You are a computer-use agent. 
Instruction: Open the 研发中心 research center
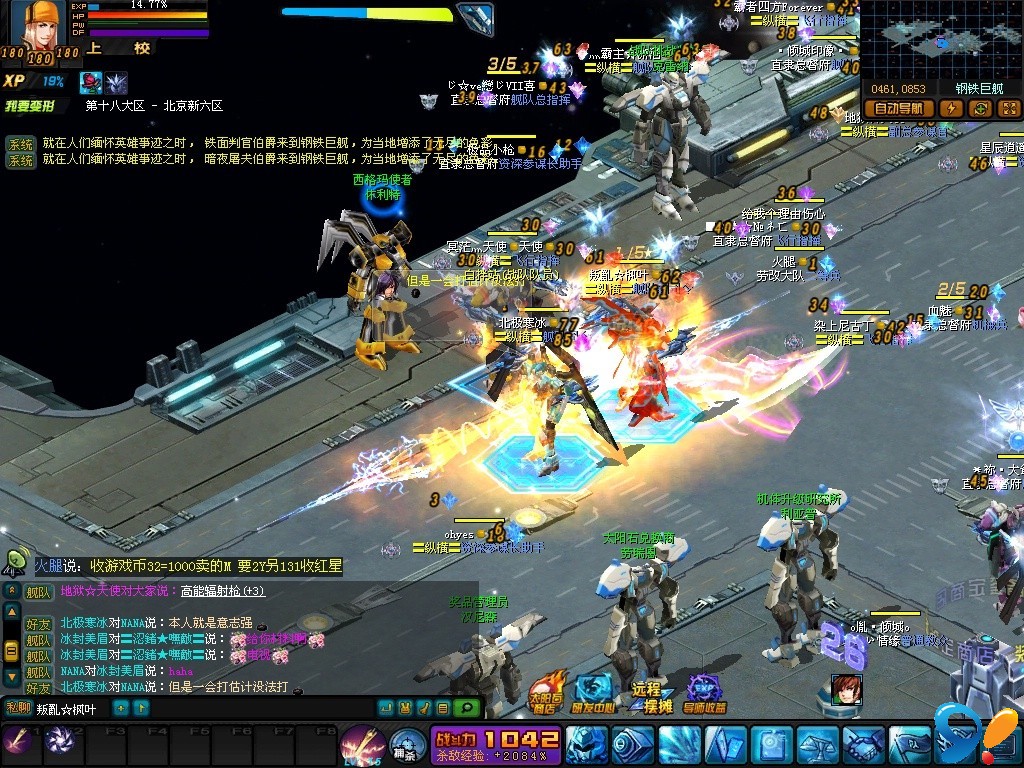point(595,691)
